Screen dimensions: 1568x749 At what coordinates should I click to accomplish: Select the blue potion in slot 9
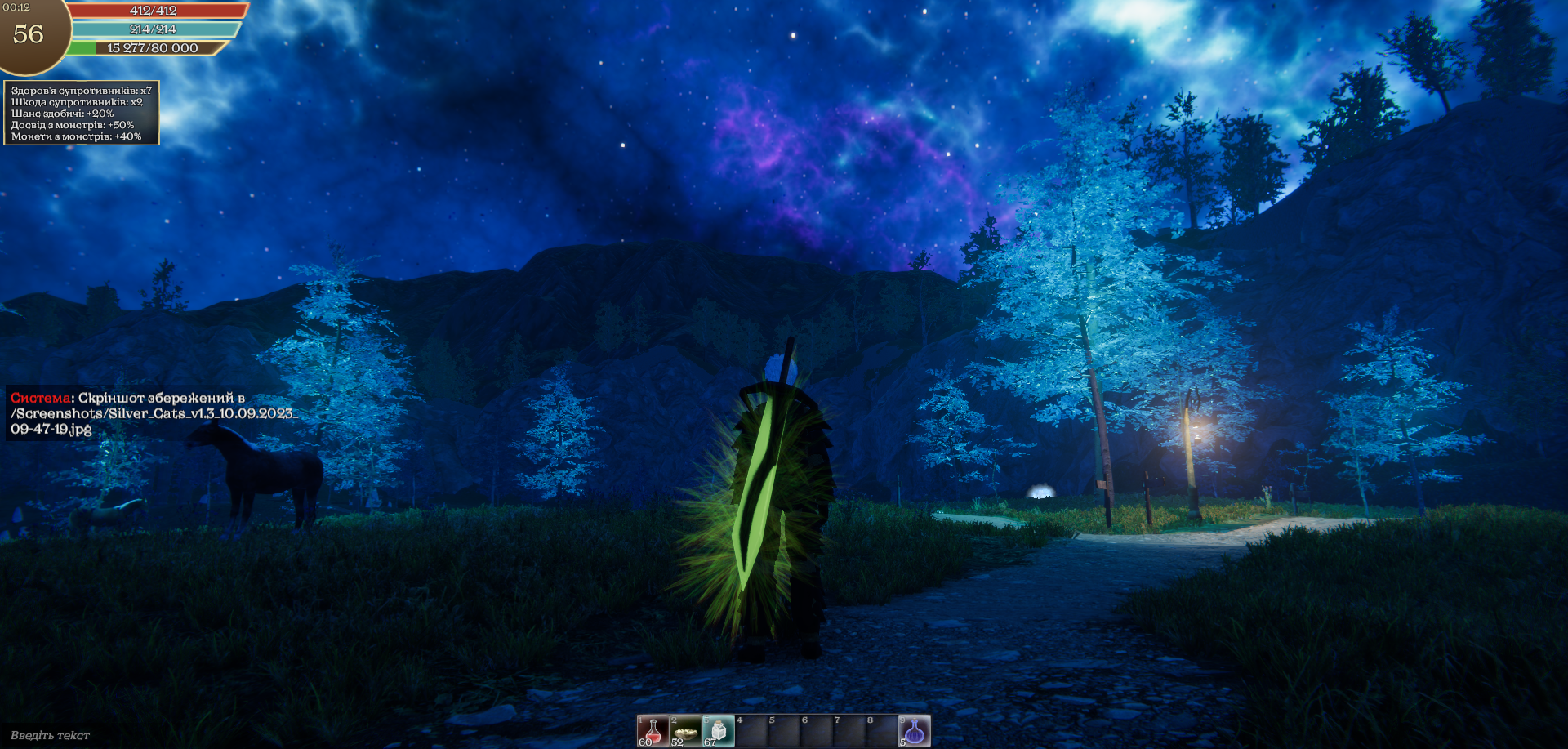click(914, 731)
